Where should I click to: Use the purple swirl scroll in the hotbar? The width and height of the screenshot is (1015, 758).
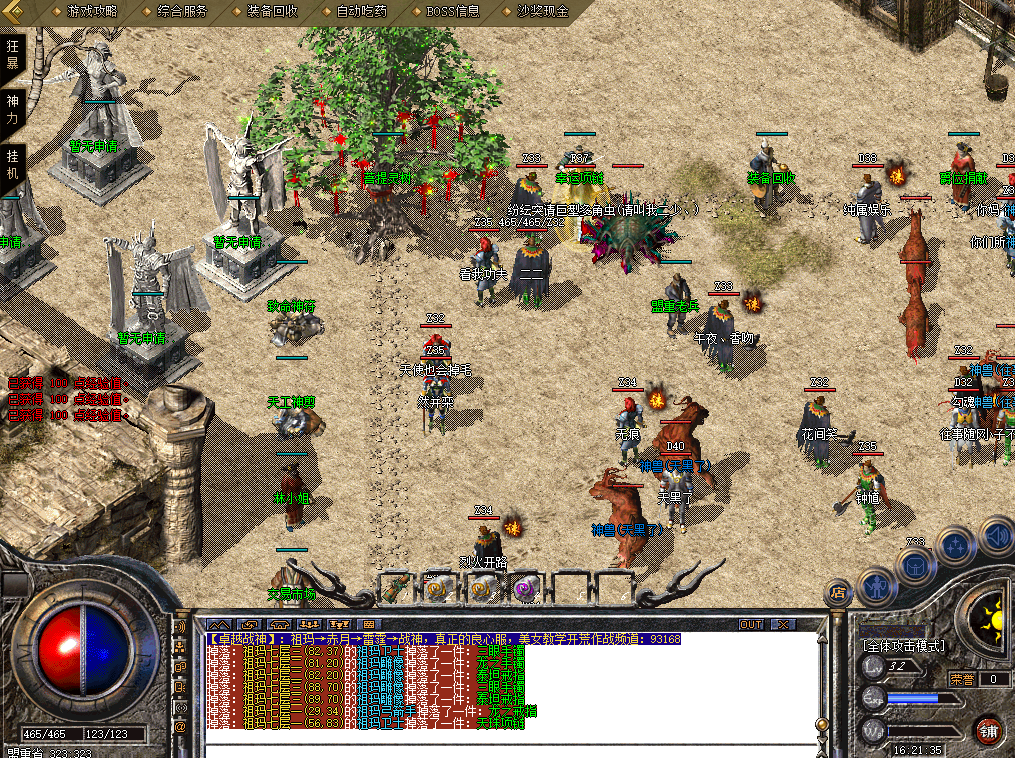pos(526,588)
